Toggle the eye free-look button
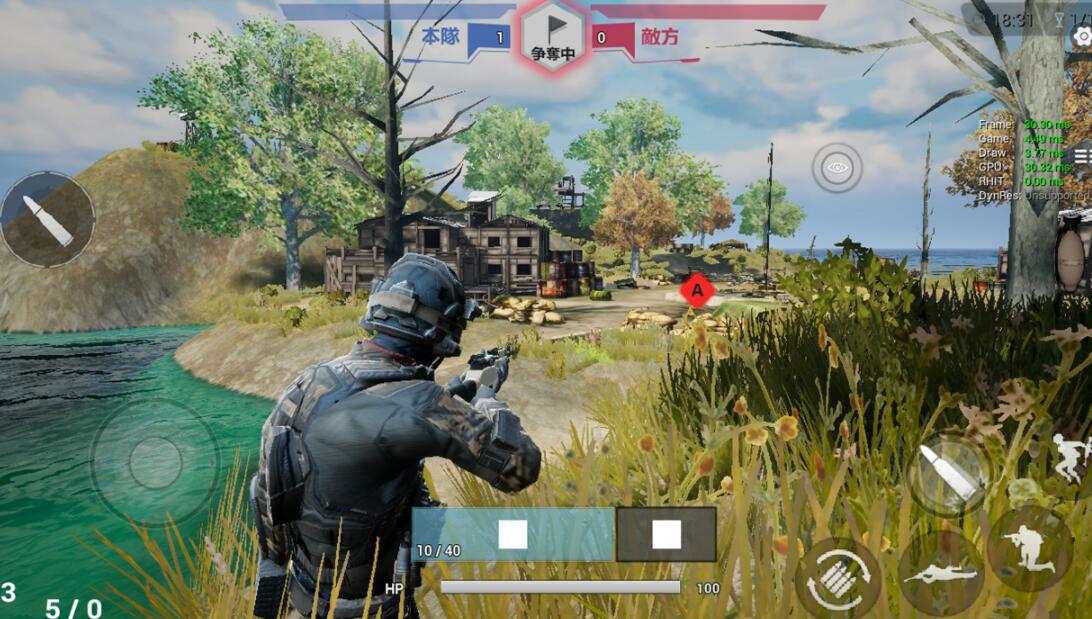This screenshot has height=619, width=1092. [x=837, y=167]
